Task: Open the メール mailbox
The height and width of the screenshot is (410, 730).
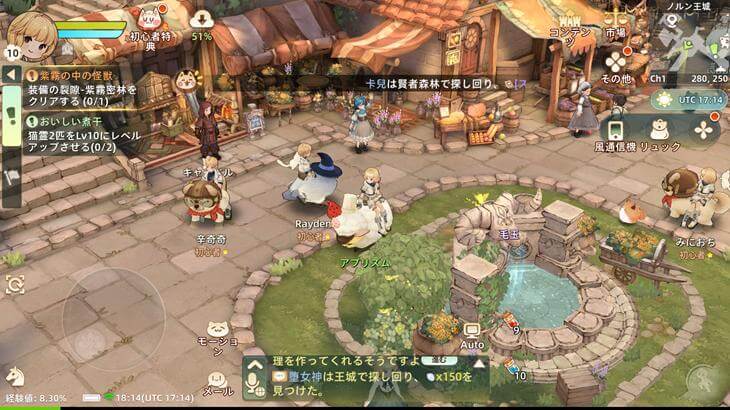Action: click(x=216, y=381)
